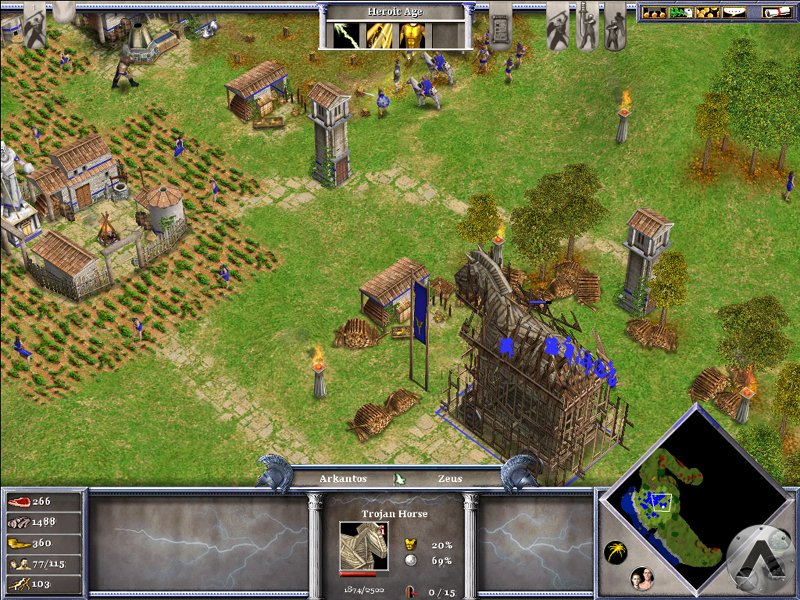
Task: Select the Trojan Horse portrait
Action: click(359, 545)
